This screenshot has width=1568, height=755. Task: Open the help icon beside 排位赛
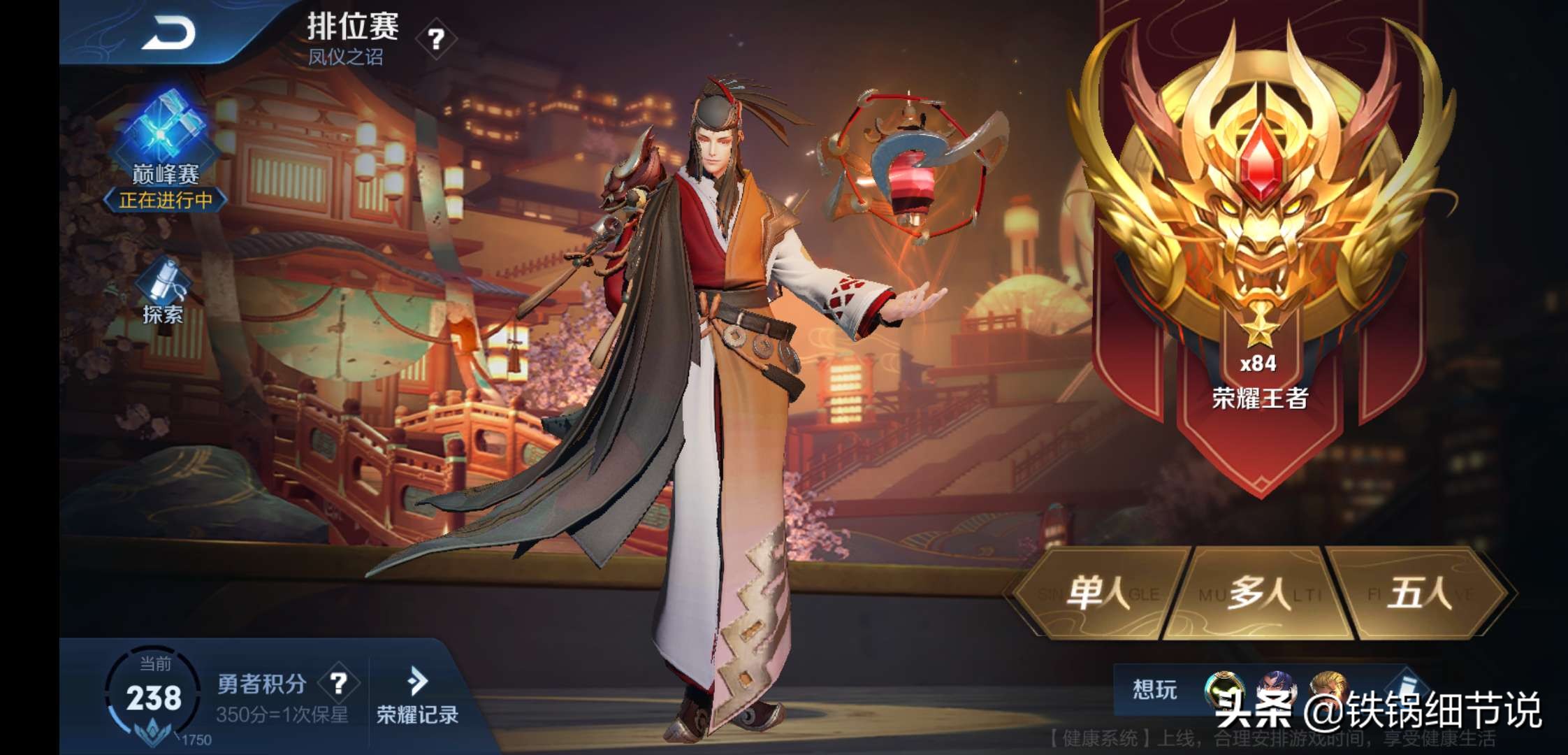point(436,39)
